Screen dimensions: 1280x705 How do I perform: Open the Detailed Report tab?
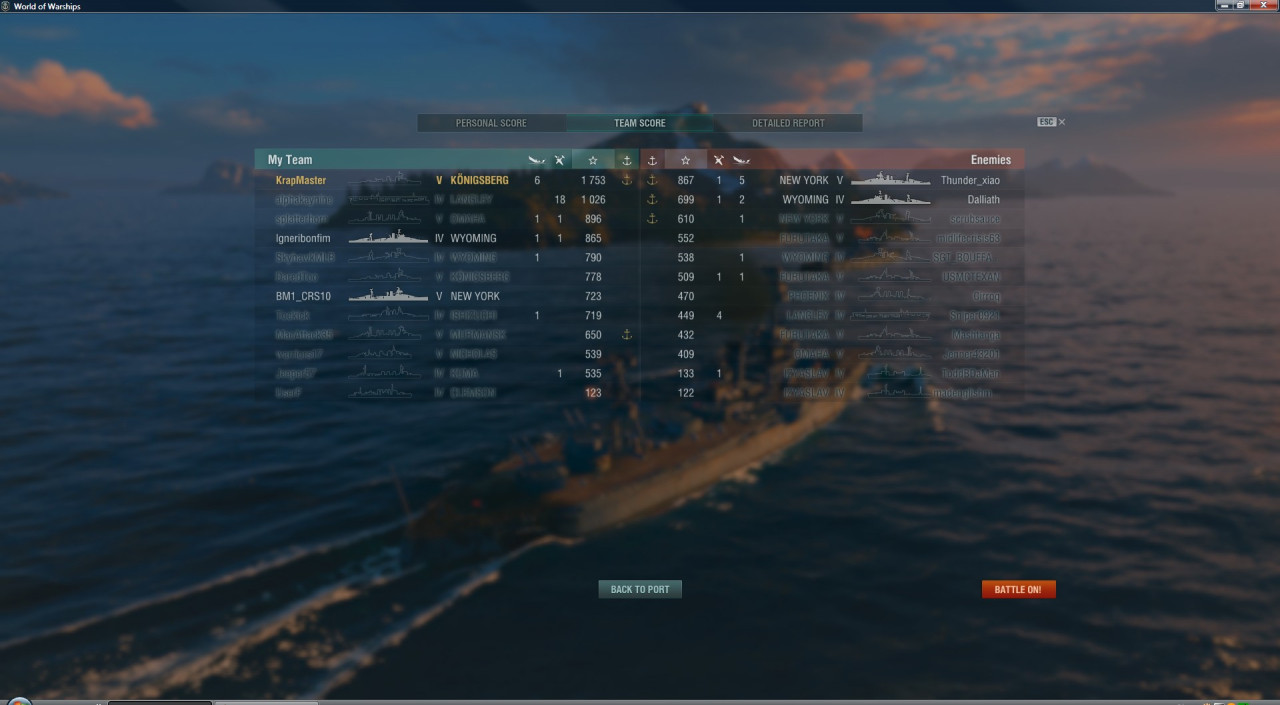click(788, 123)
